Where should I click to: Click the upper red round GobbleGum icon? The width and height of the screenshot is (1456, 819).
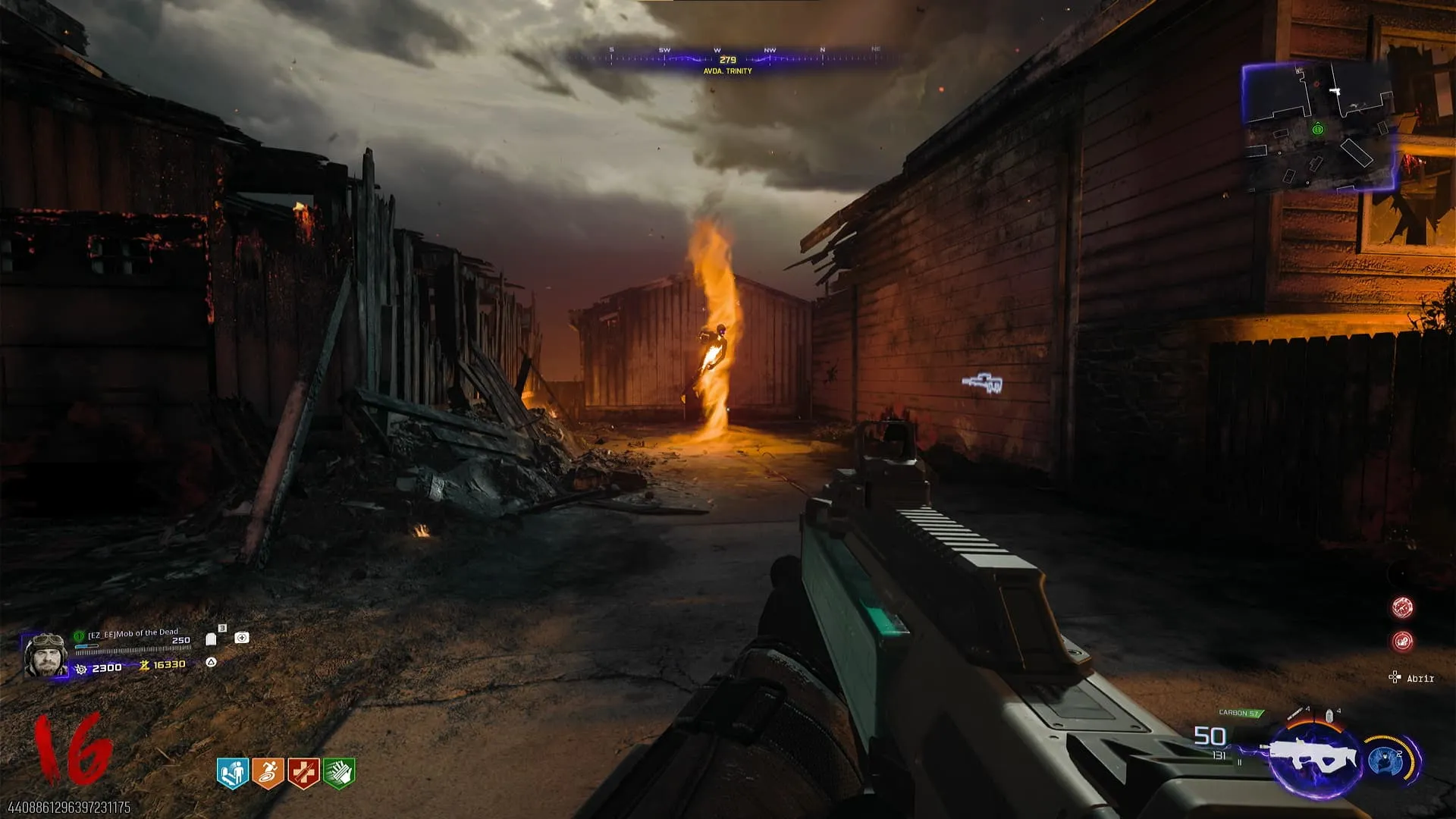1402,607
